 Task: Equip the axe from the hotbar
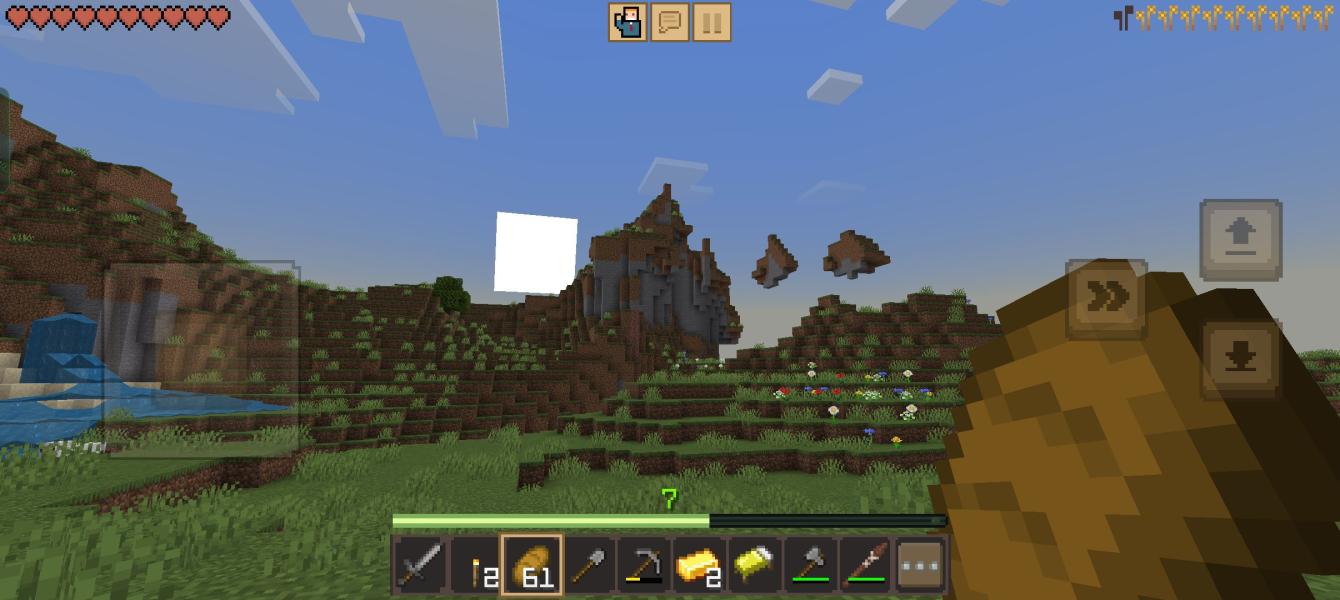pos(811,565)
